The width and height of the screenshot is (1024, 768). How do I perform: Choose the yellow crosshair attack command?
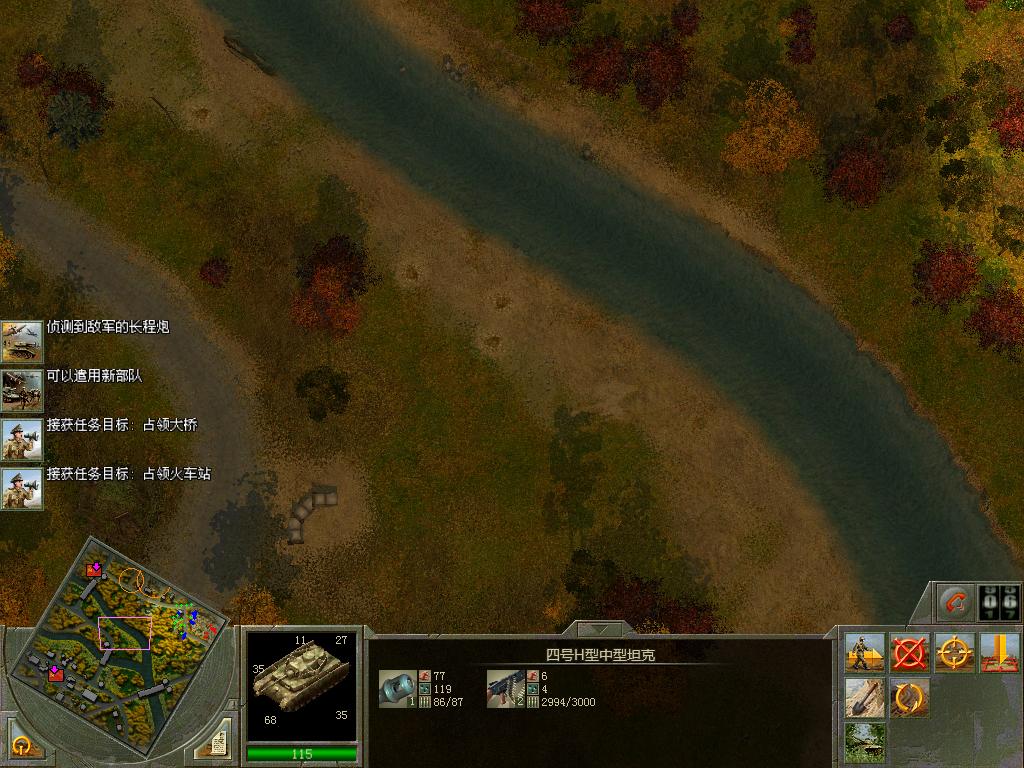click(954, 653)
